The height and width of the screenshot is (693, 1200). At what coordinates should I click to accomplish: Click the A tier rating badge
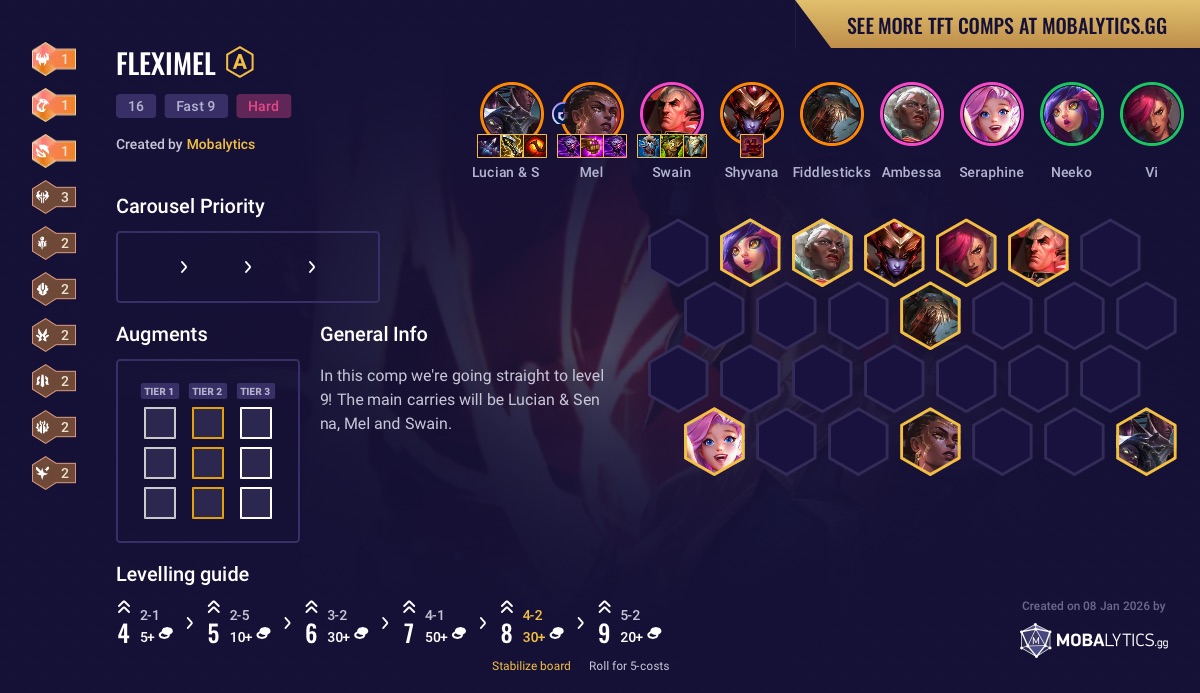point(240,63)
